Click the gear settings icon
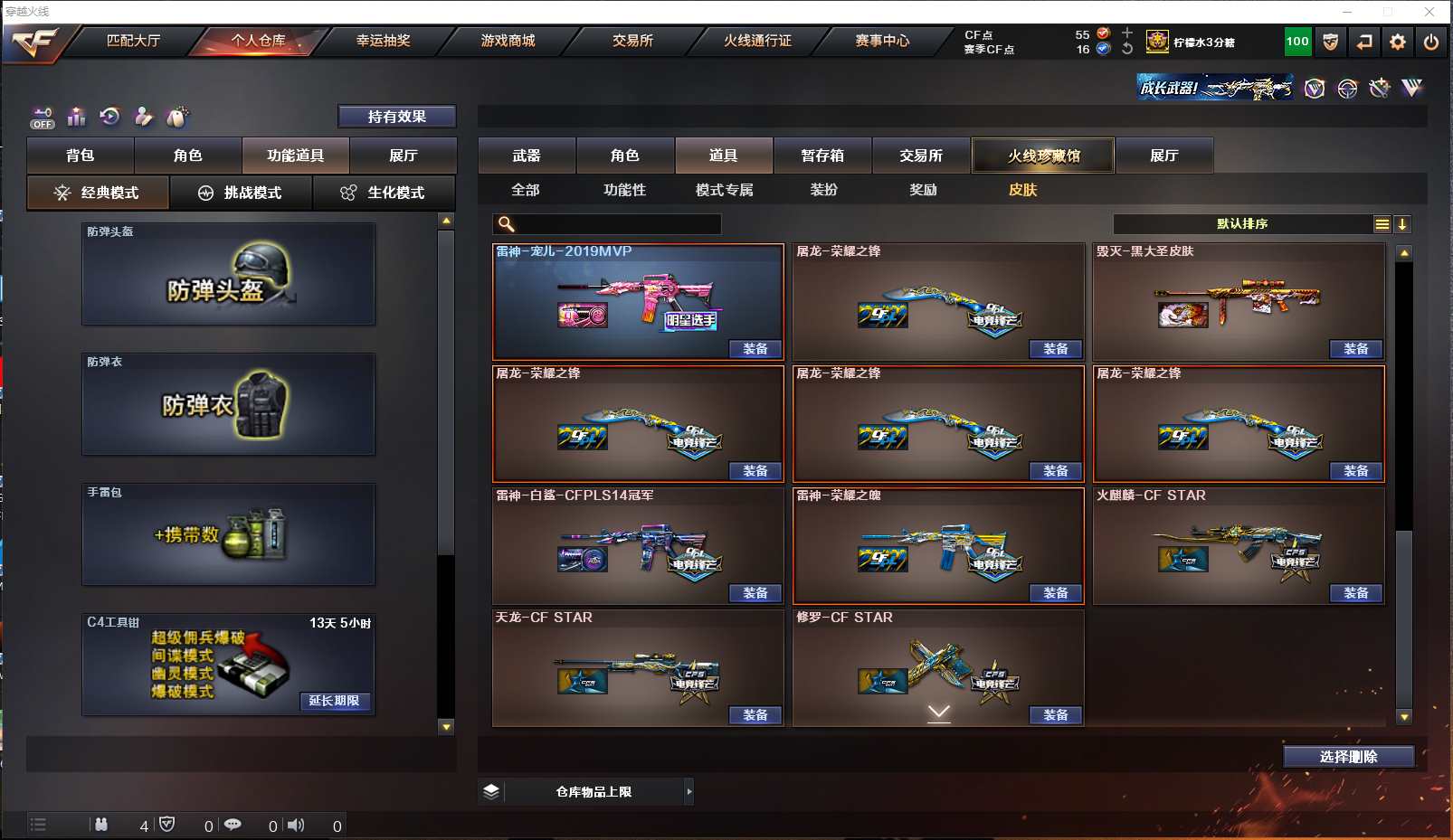Screen dimensions: 1453x840 pos(1398,42)
